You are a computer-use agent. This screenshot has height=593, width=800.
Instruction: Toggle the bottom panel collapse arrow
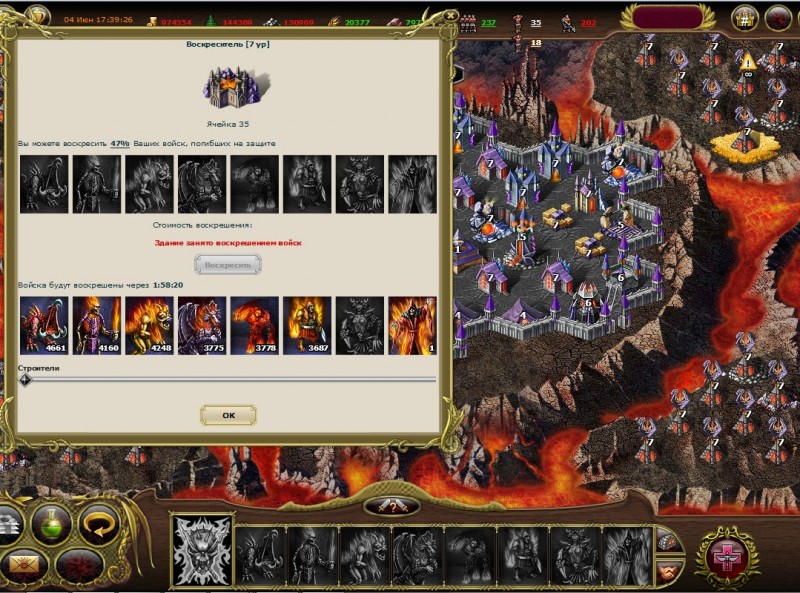[392, 506]
